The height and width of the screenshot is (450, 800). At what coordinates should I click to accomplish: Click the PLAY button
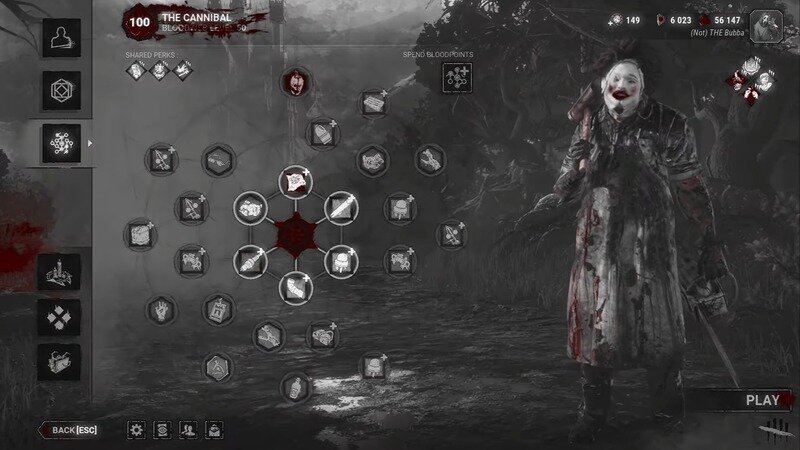[763, 400]
